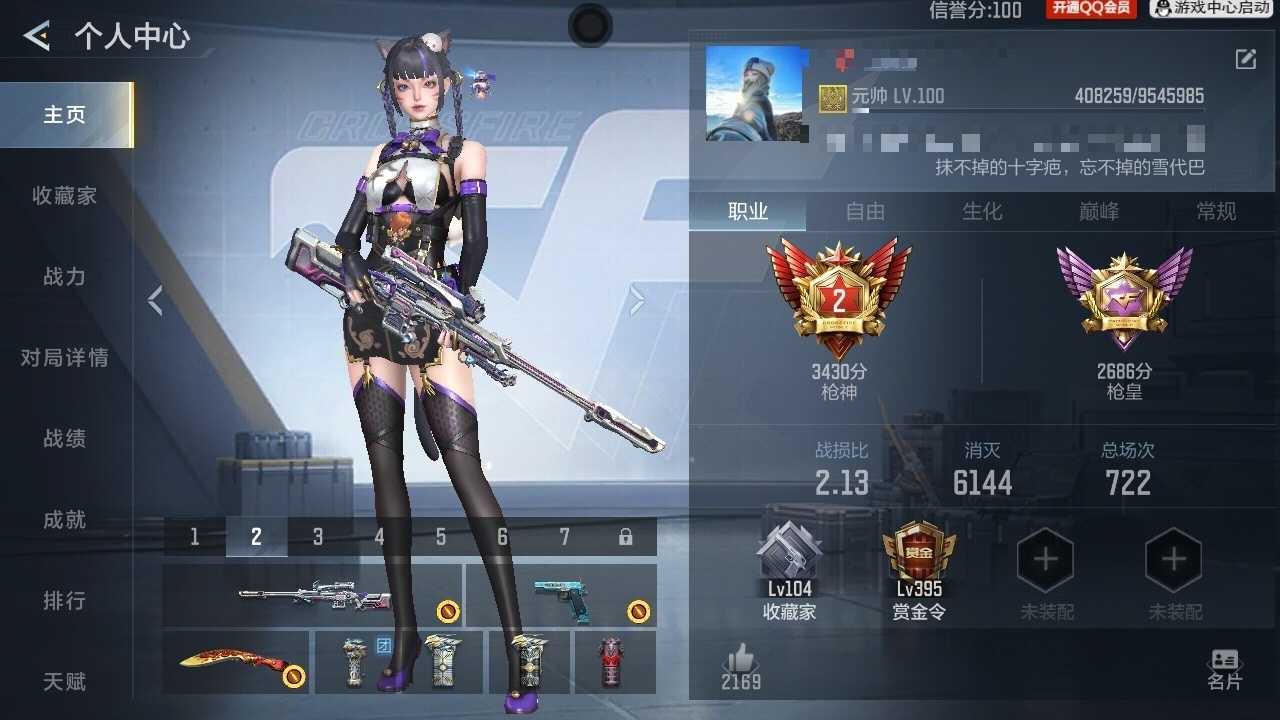1280x720 pixels.
Task: Click the red 枪神 ranked emblem
Action: click(x=840, y=295)
